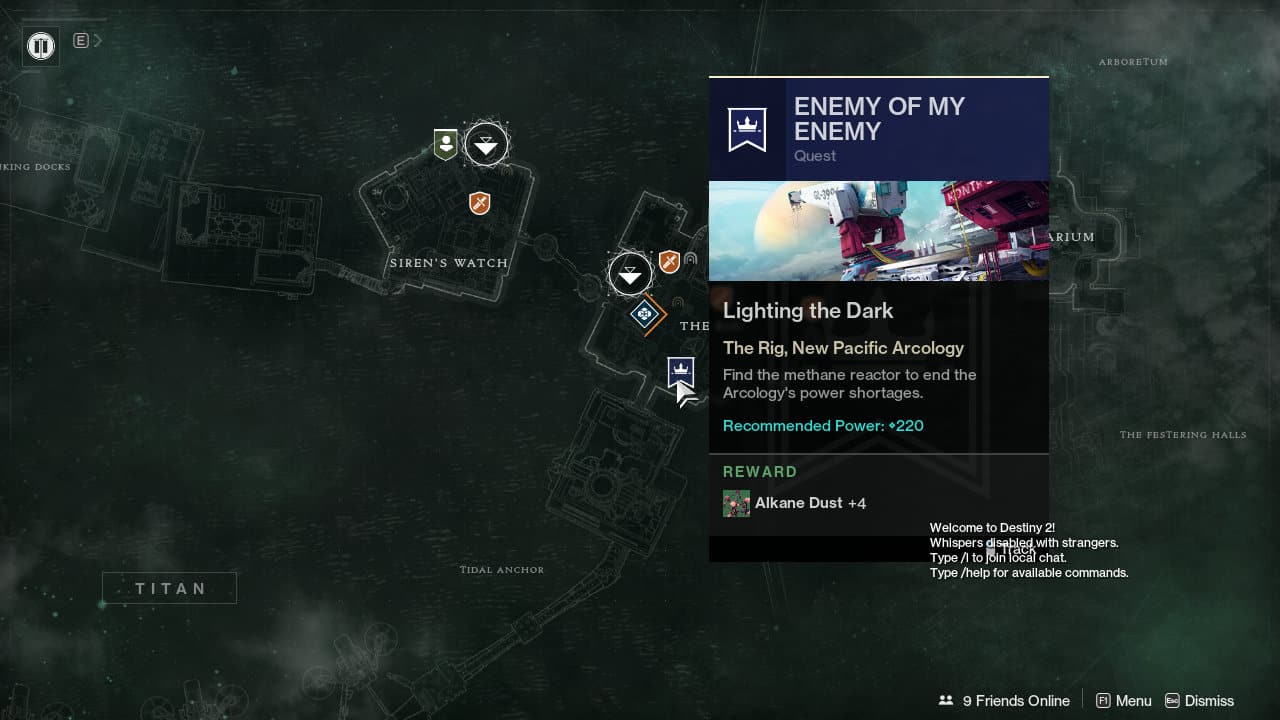The width and height of the screenshot is (1280, 720).
Task: Click the quest banner artwork image
Action: [879, 230]
